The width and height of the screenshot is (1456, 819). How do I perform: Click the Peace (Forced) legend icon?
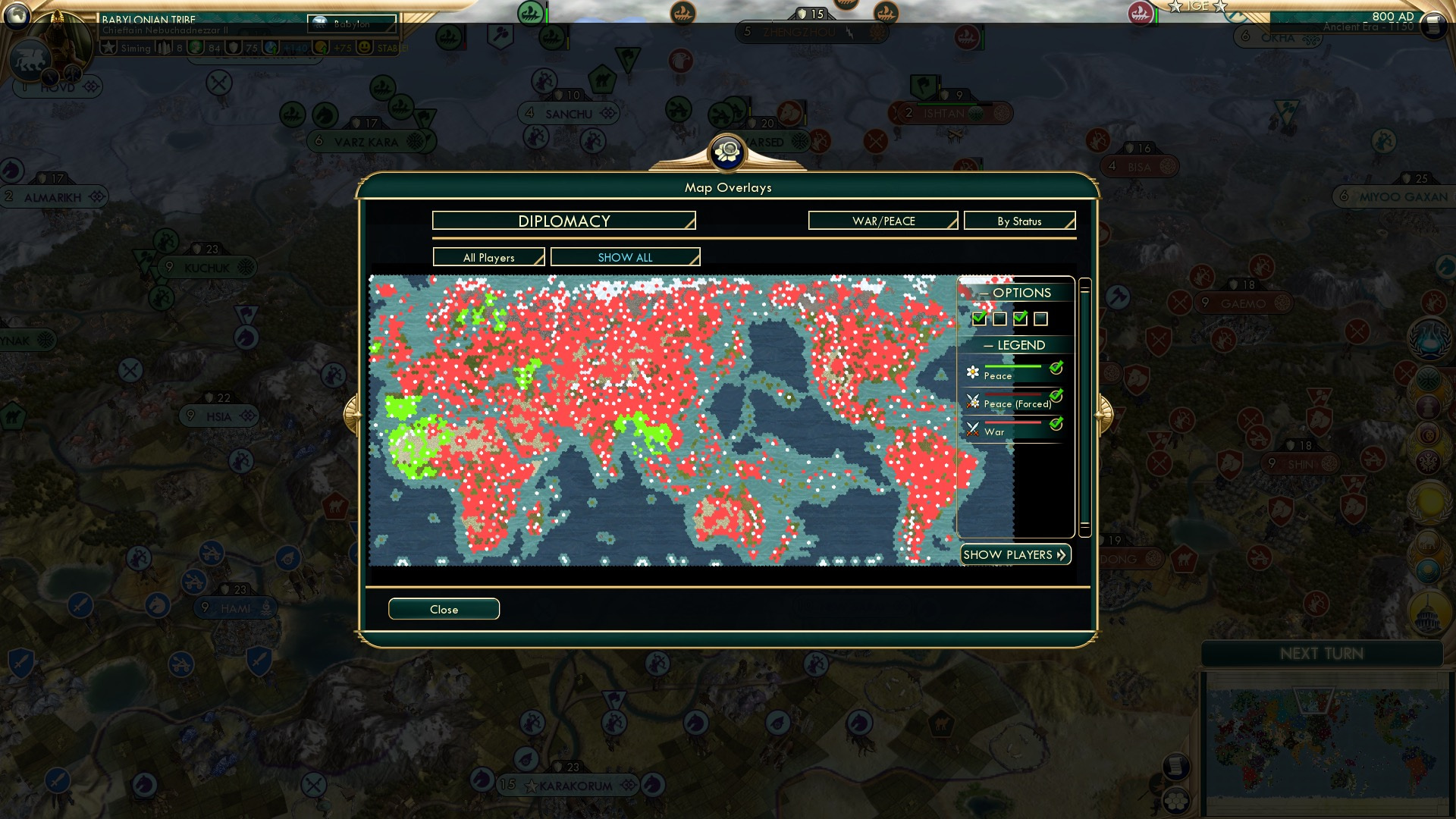tap(973, 400)
